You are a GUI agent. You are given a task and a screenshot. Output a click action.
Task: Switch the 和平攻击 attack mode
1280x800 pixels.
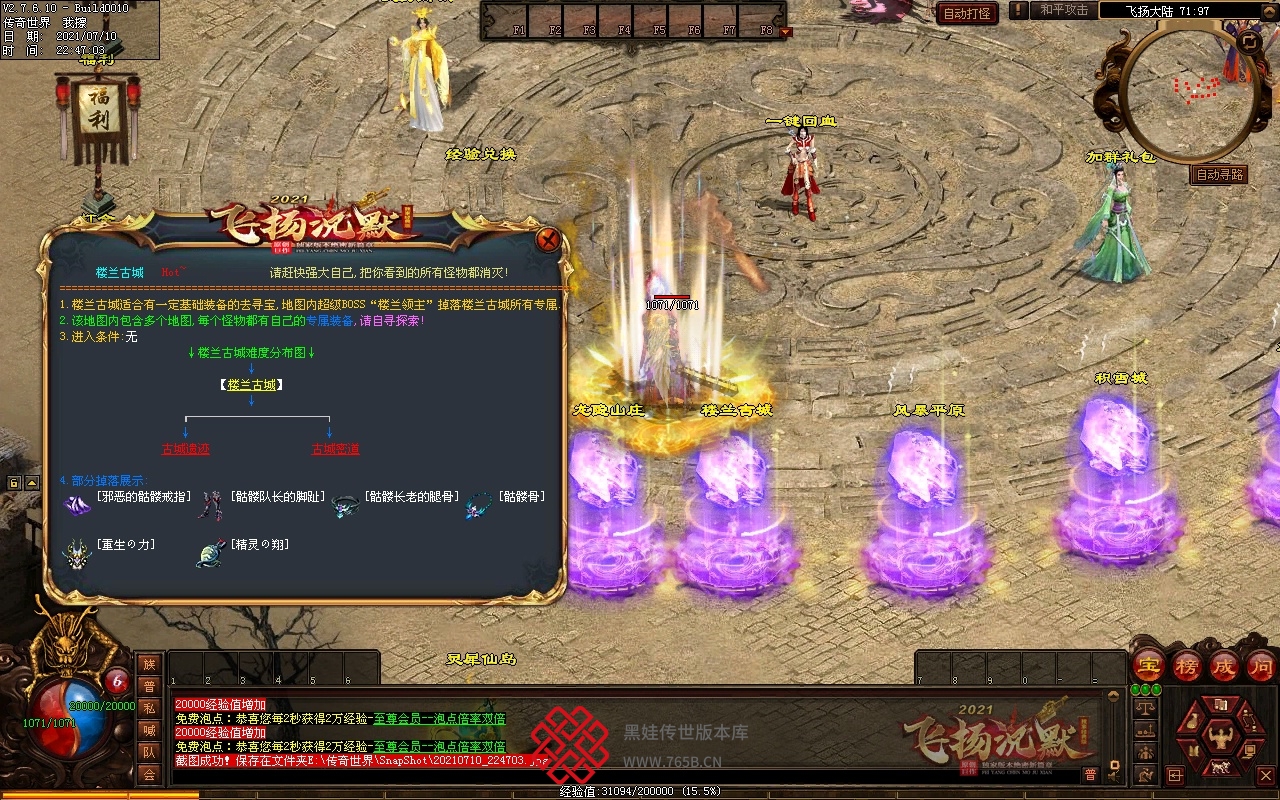coord(1063,10)
